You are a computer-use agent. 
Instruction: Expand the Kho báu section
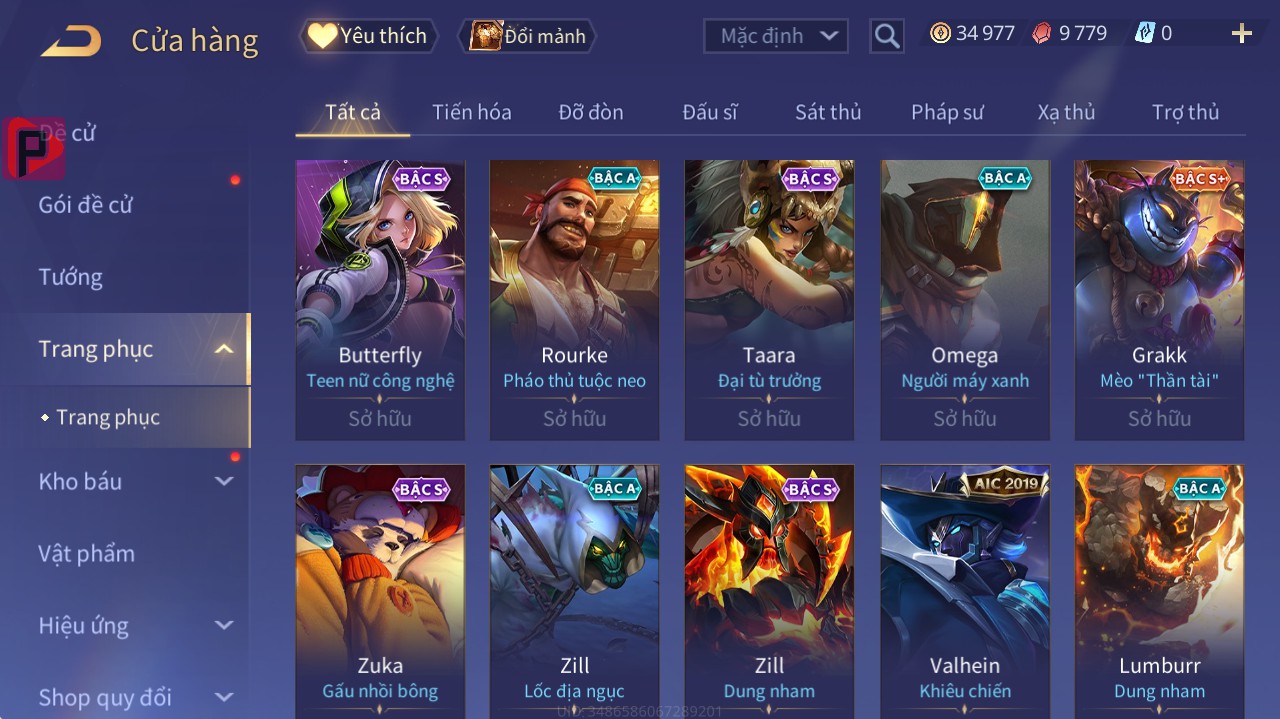click(x=135, y=481)
